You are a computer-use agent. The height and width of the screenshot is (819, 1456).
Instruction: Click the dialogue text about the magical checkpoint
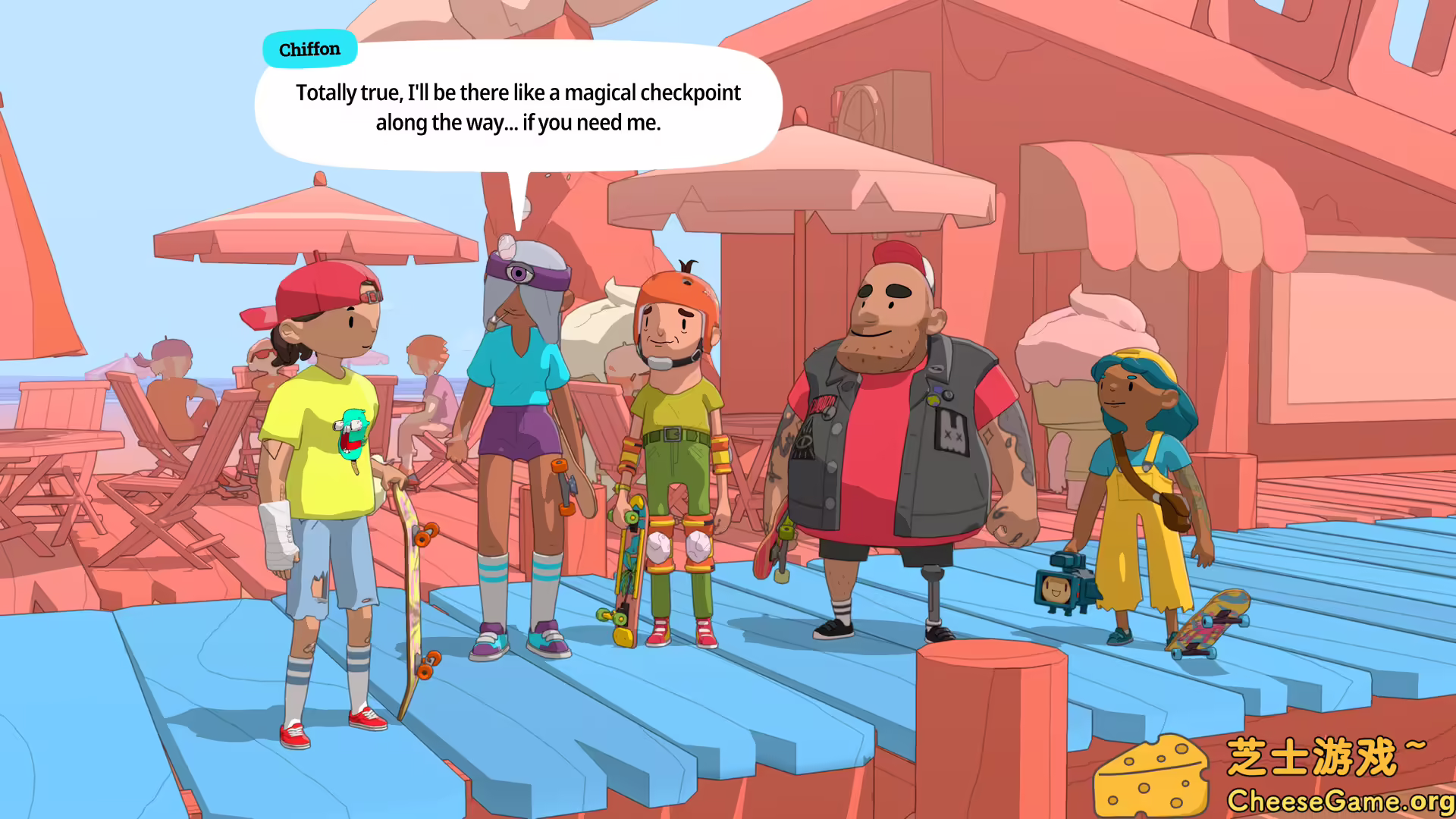point(518,106)
